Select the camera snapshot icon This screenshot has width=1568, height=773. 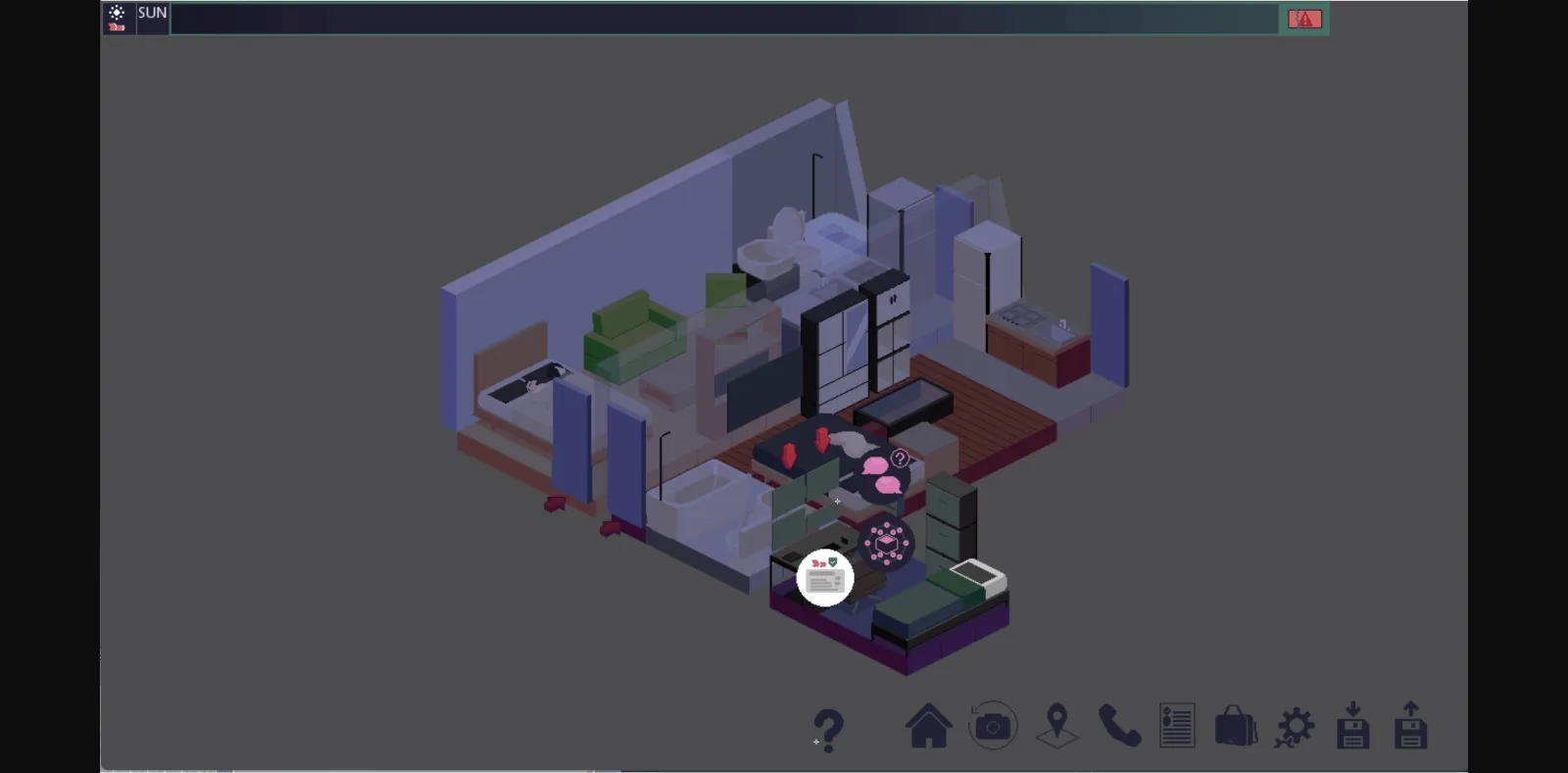pos(993,726)
